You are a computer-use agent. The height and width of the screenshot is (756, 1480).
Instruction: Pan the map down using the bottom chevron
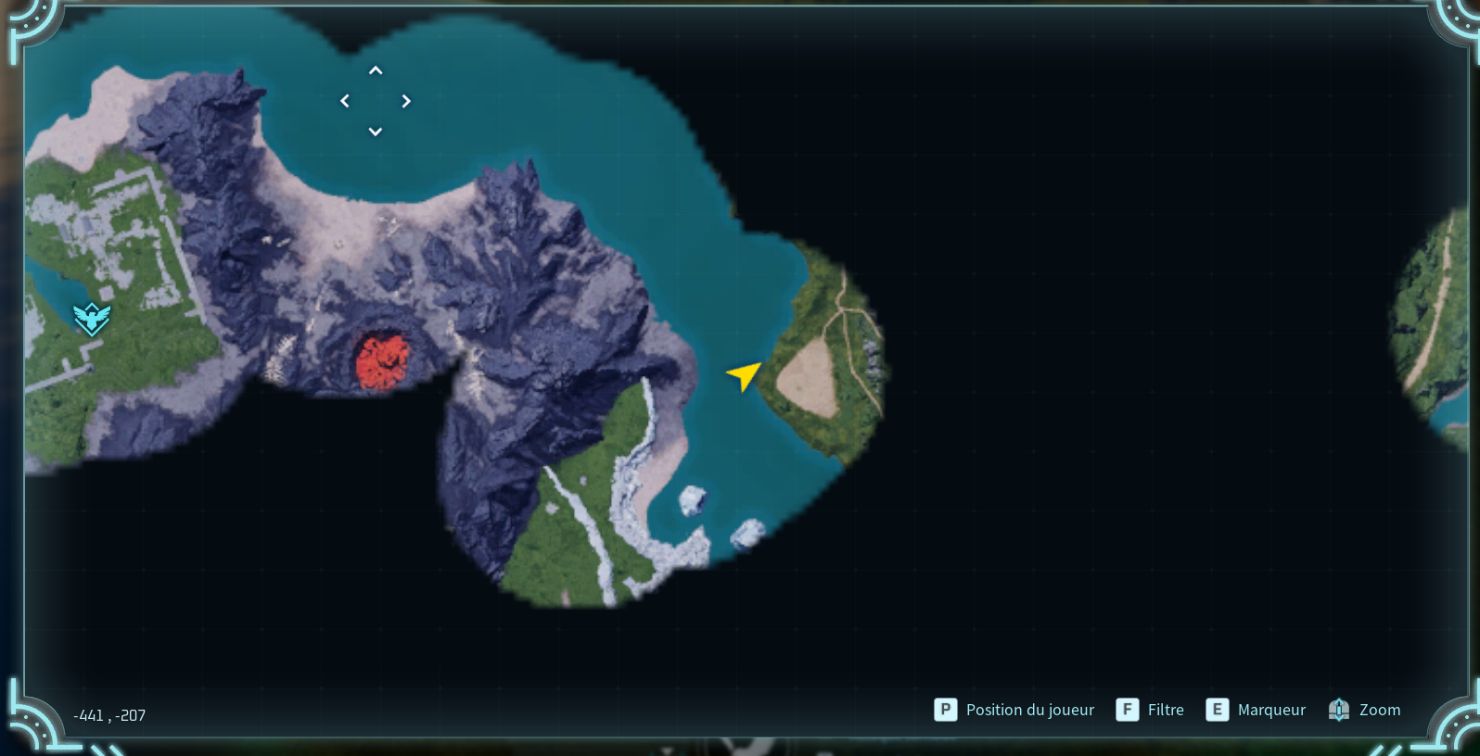[x=375, y=131]
